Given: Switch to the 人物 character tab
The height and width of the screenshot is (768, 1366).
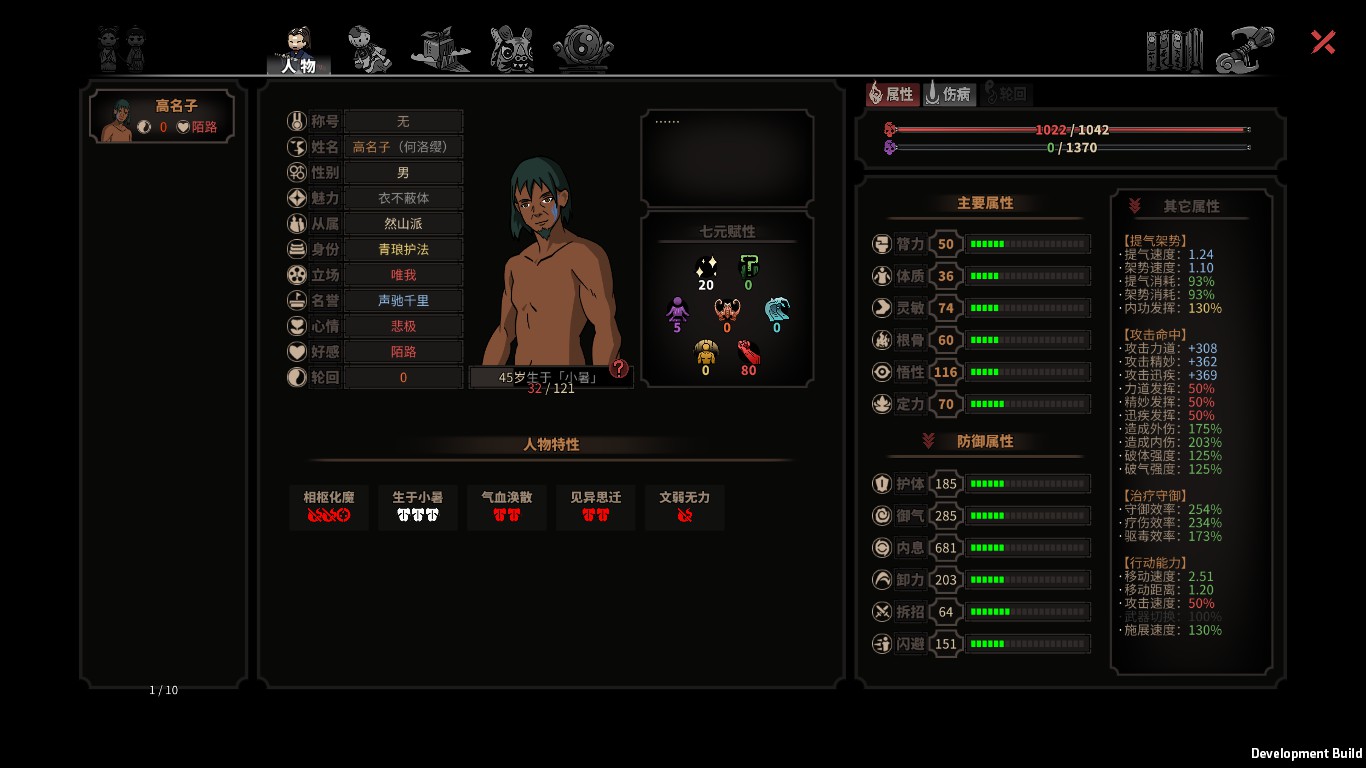Looking at the screenshot, I should (298, 50).
